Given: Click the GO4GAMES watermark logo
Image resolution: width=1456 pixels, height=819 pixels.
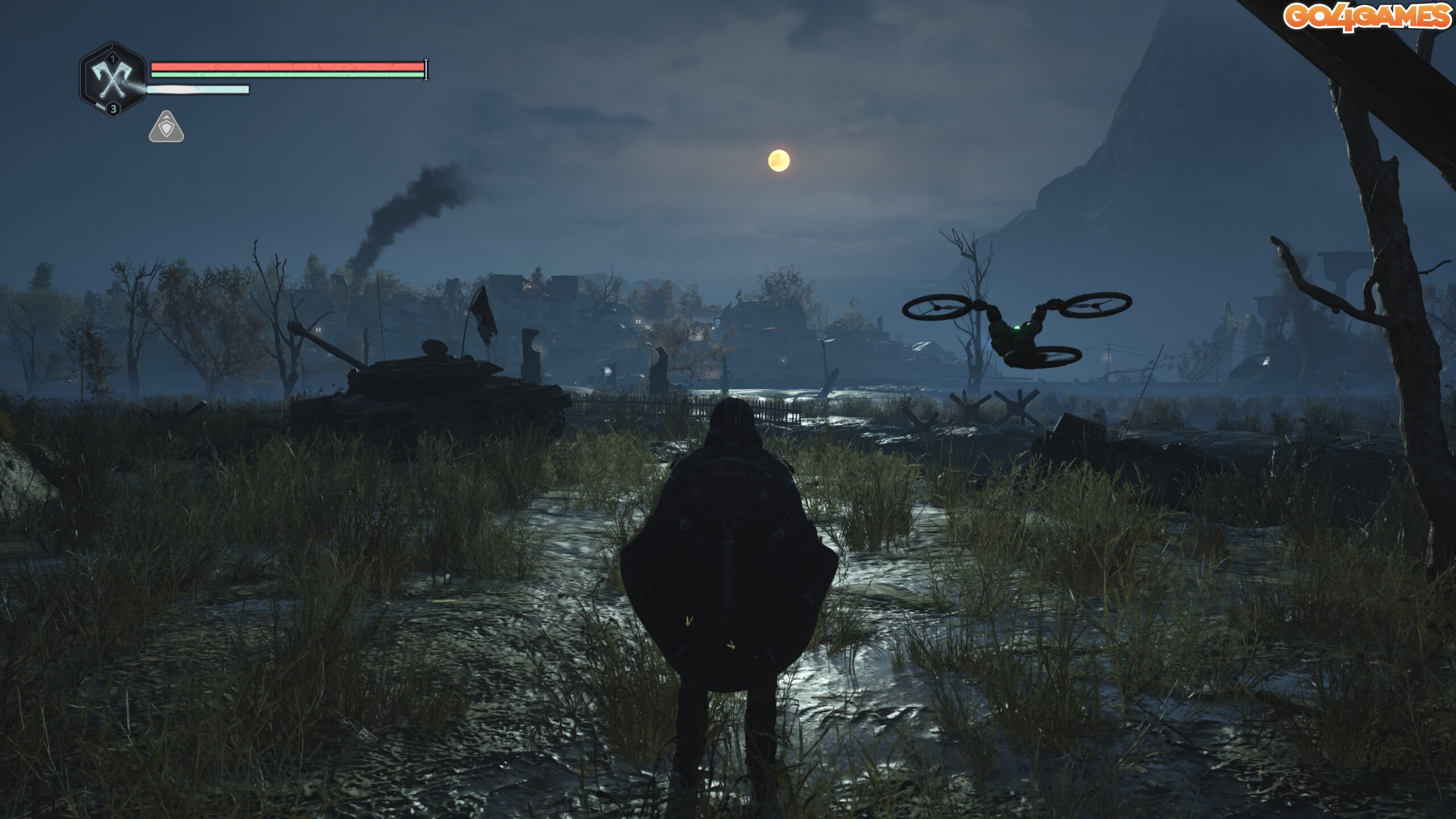Looking at the screenshot, I should (1367, 16).
